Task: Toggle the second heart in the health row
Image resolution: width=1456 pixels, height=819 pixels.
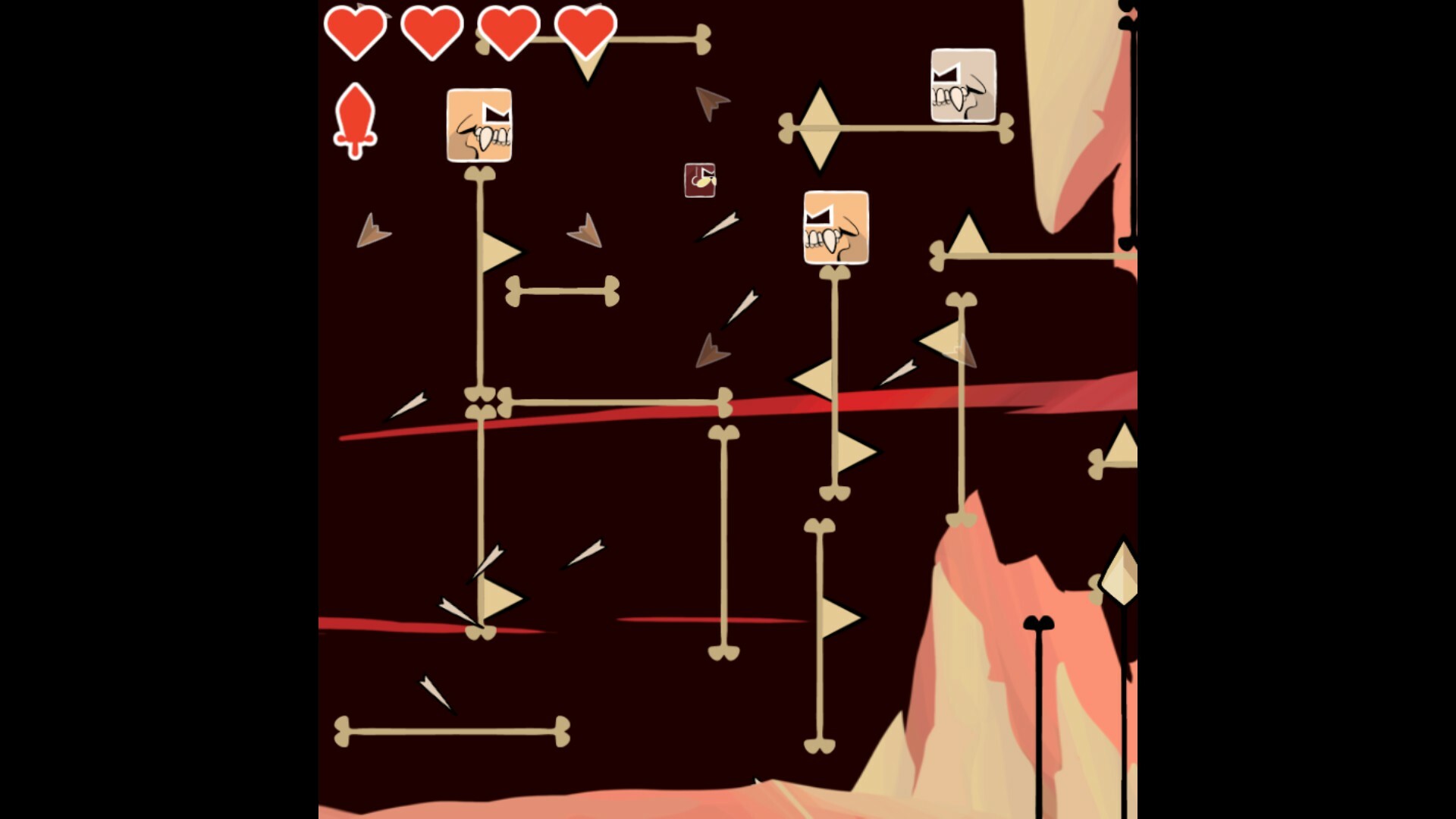Action: [x=432, y=31]
